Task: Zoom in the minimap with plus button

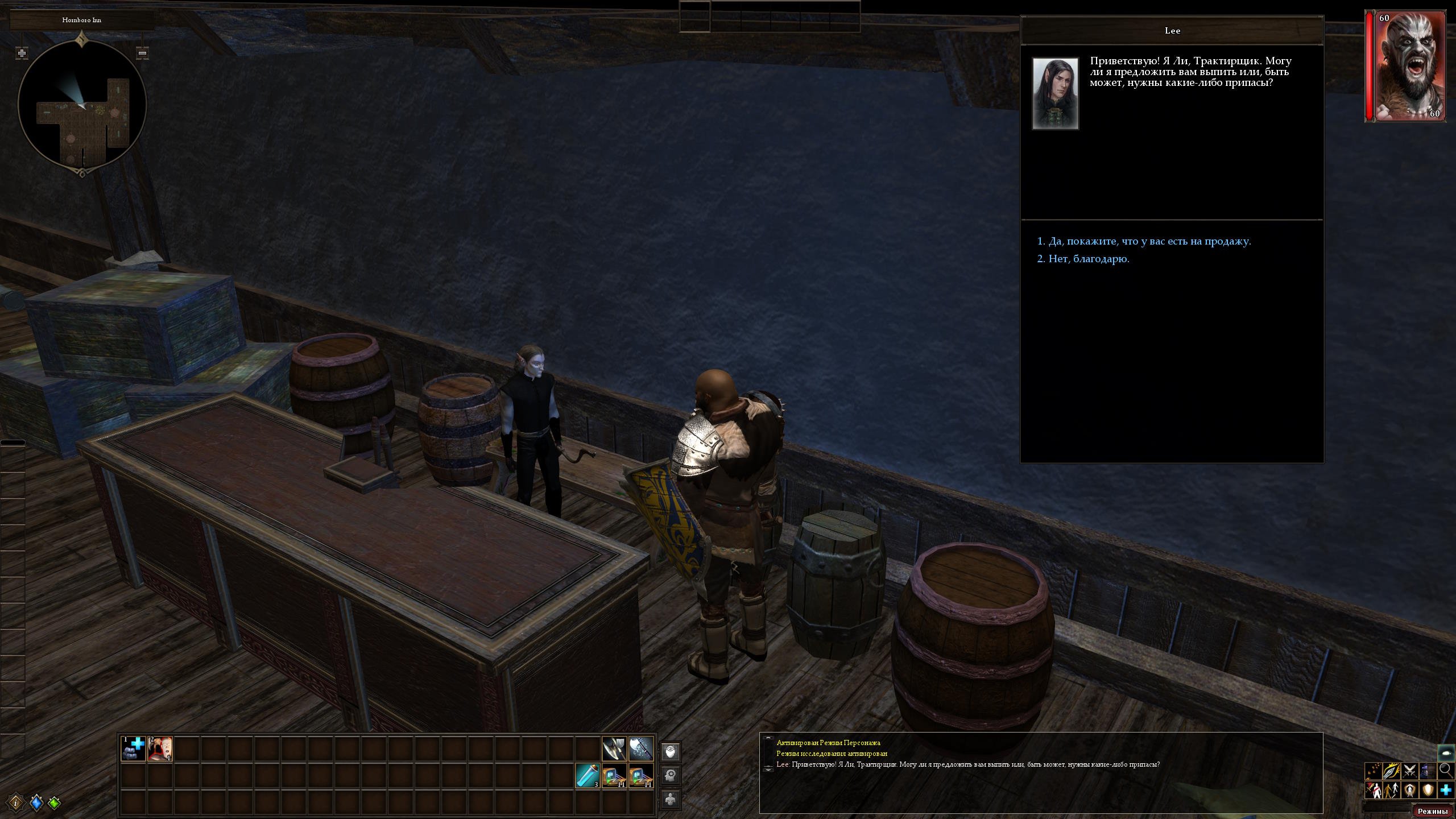Action: (22, 53)
